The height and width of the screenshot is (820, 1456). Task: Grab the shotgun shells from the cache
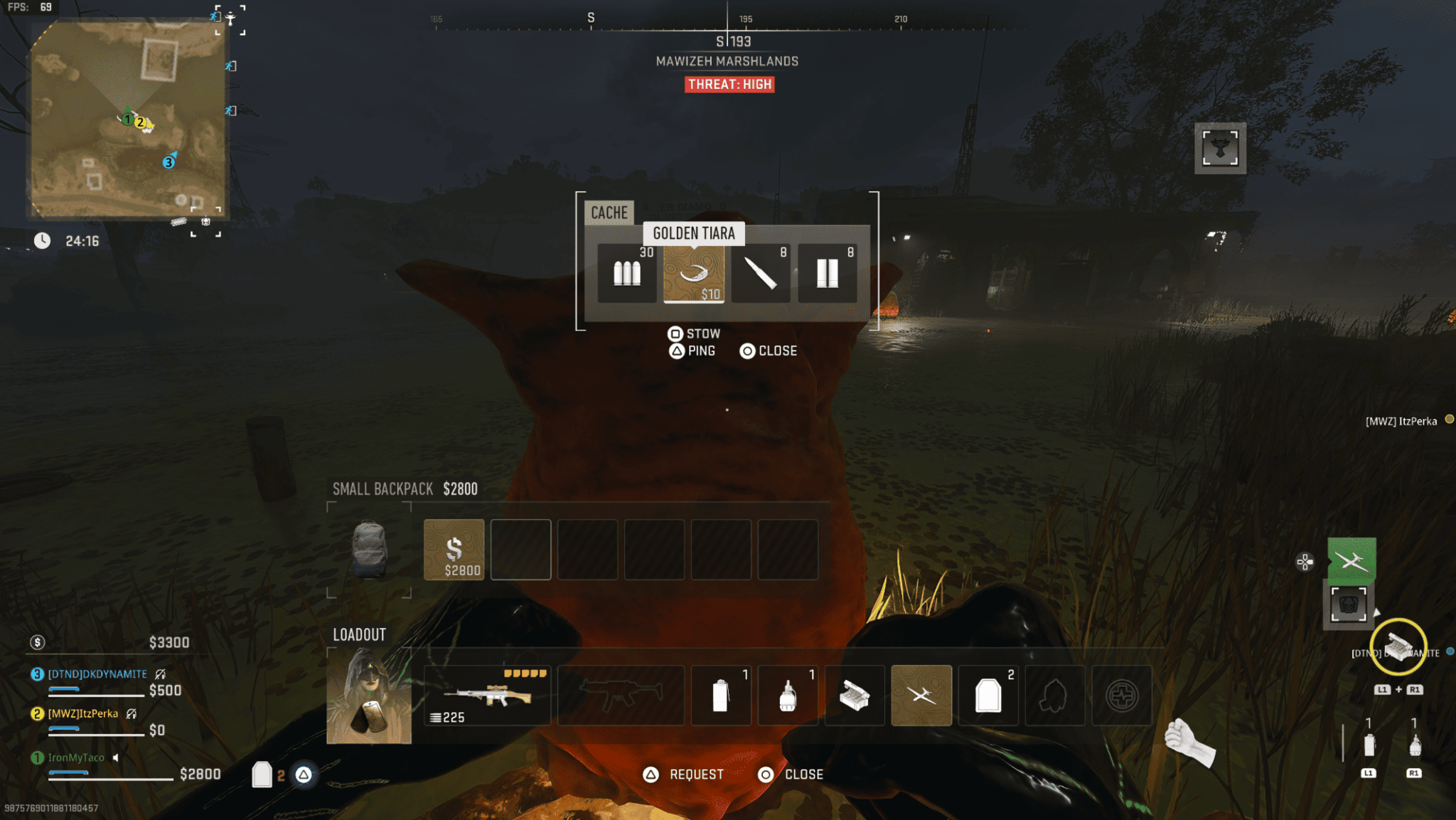(827, 274)
